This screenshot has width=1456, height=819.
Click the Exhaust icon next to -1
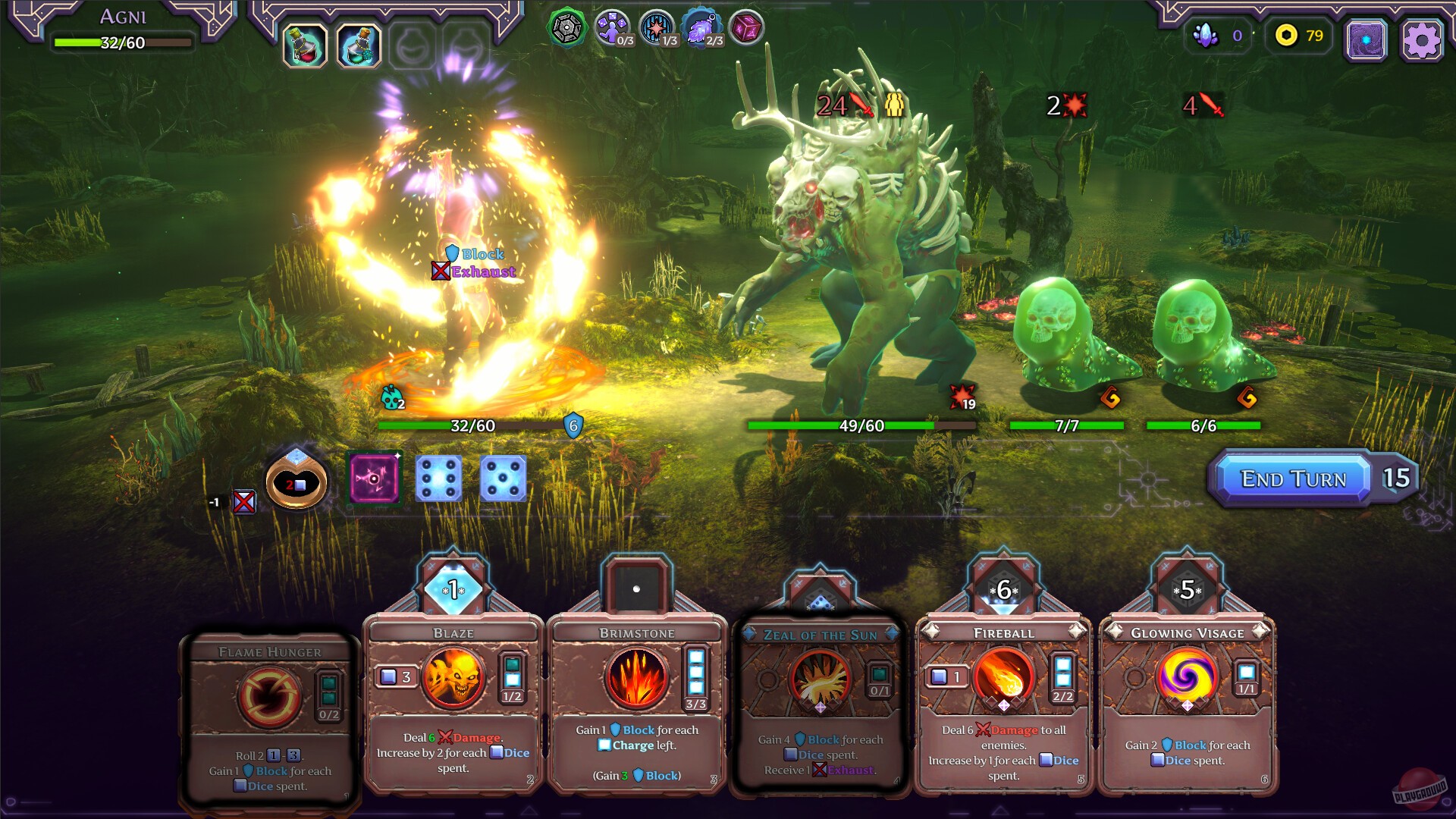point(244,500)
